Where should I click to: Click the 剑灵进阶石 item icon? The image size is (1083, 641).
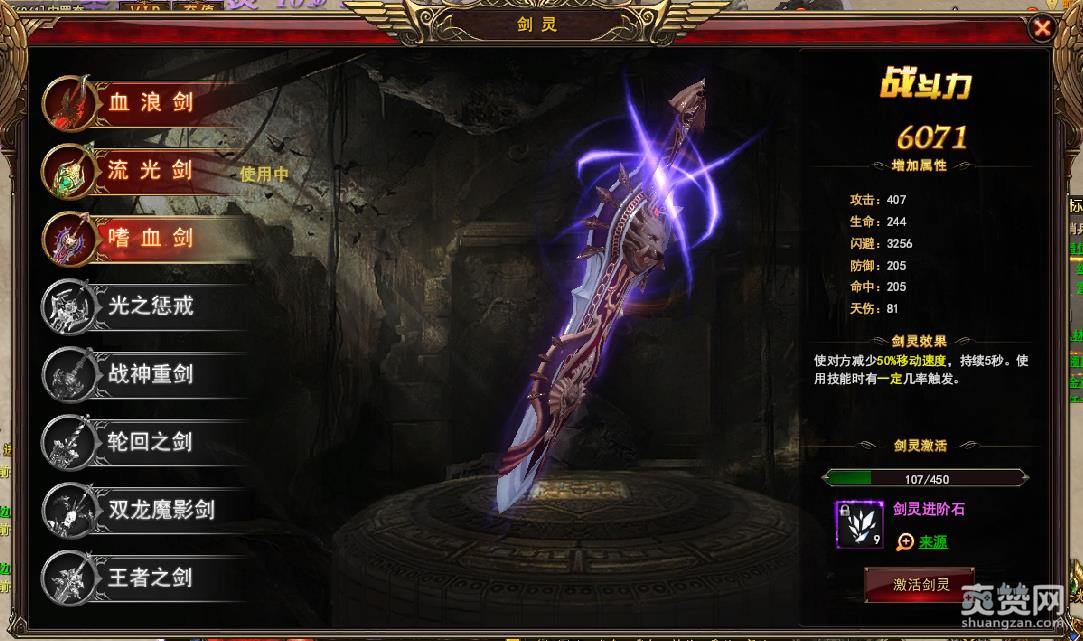pyautogui.click(x=859, y=524)
